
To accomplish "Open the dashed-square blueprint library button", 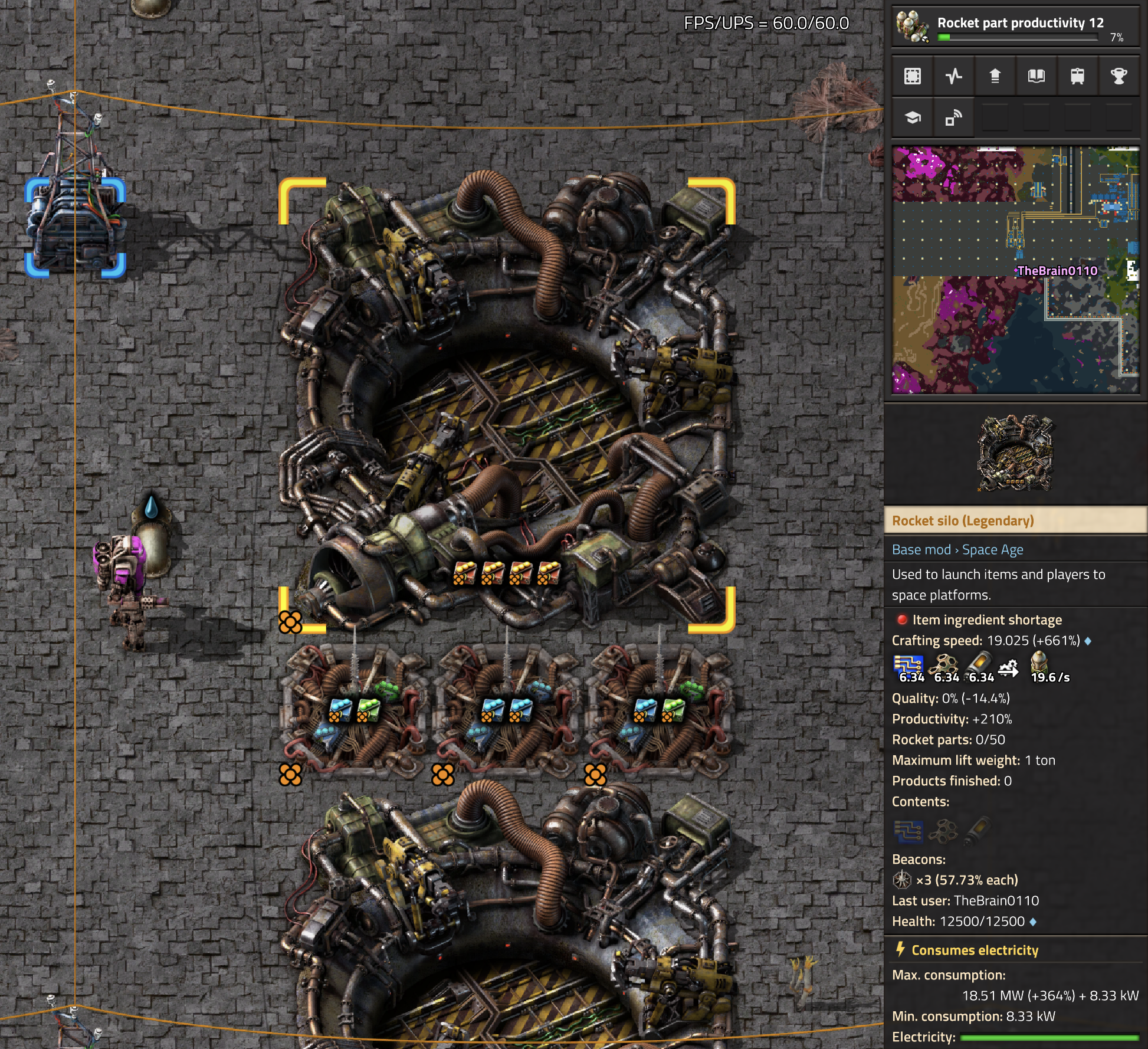I will (x=913, y=76).
